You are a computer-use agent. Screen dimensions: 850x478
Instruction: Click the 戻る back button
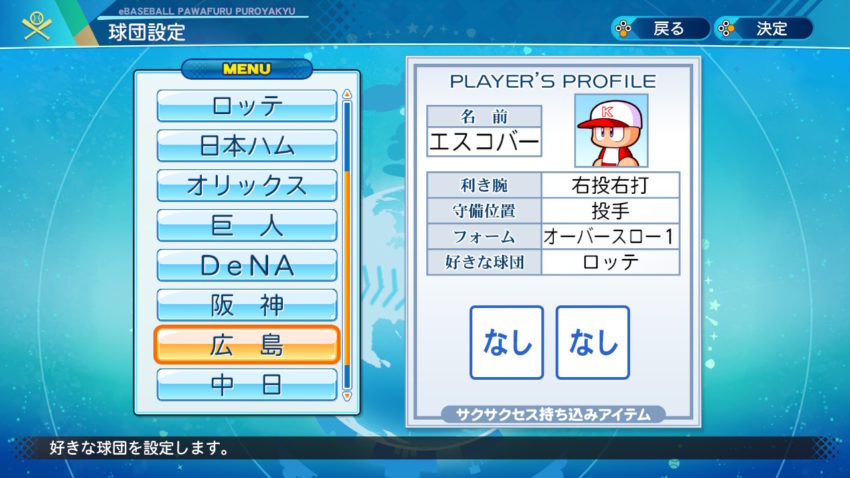coord(656,28)
